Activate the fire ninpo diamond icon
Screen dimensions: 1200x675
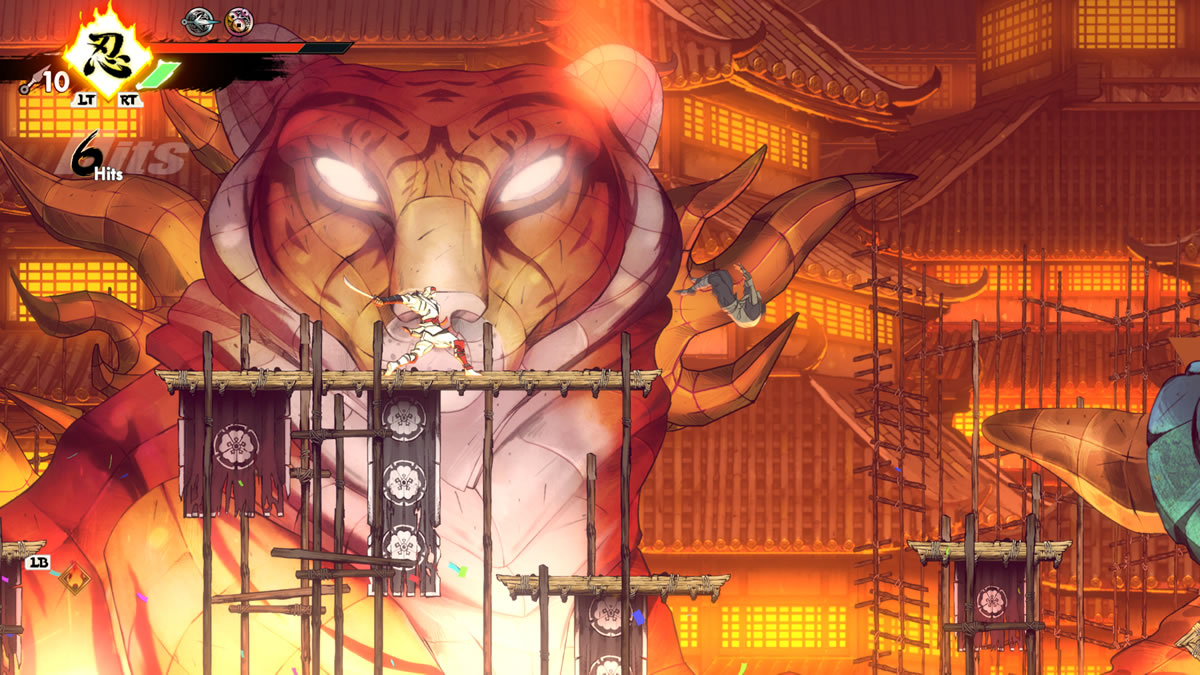[x=73, y=577]
